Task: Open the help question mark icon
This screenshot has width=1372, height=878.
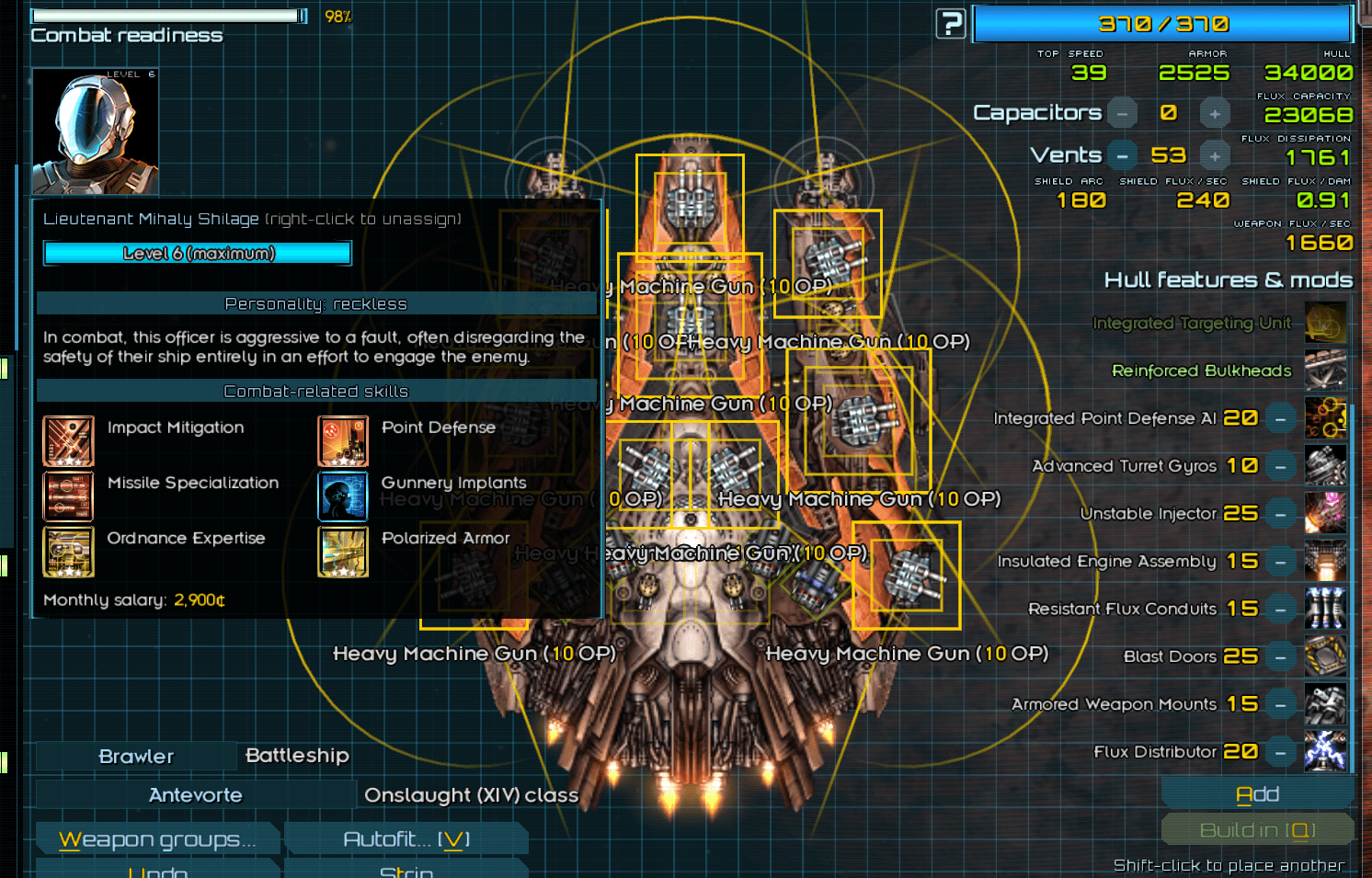Action: click(951, 24)
